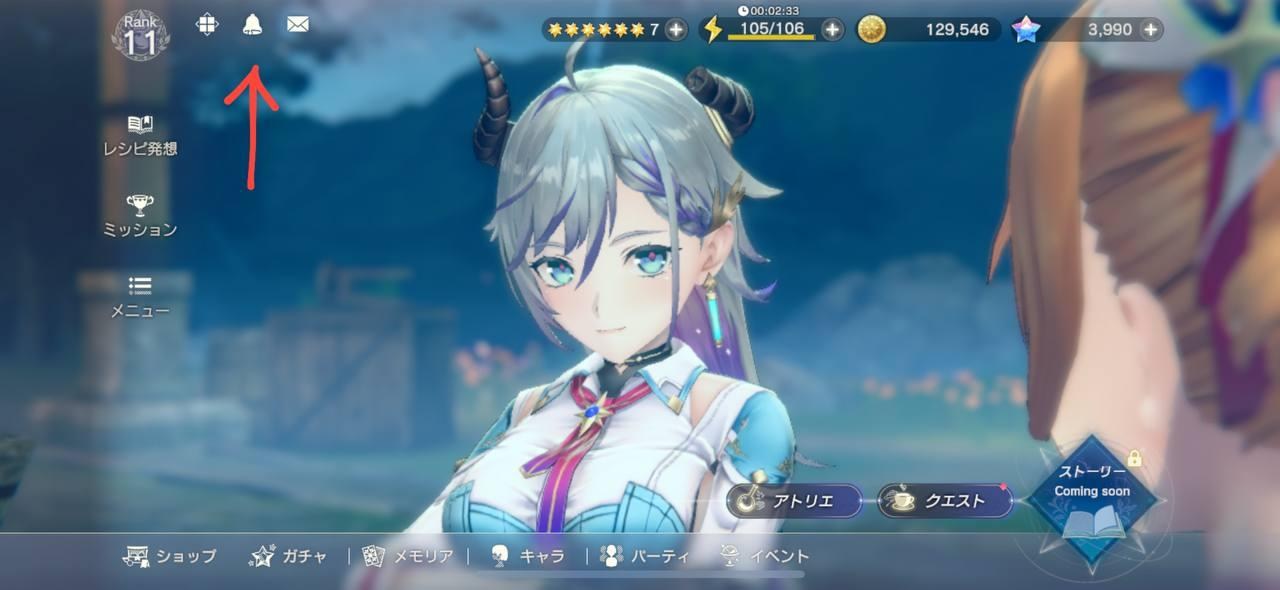
Task: Open the パーティ party menu
Action: [645, 556]
